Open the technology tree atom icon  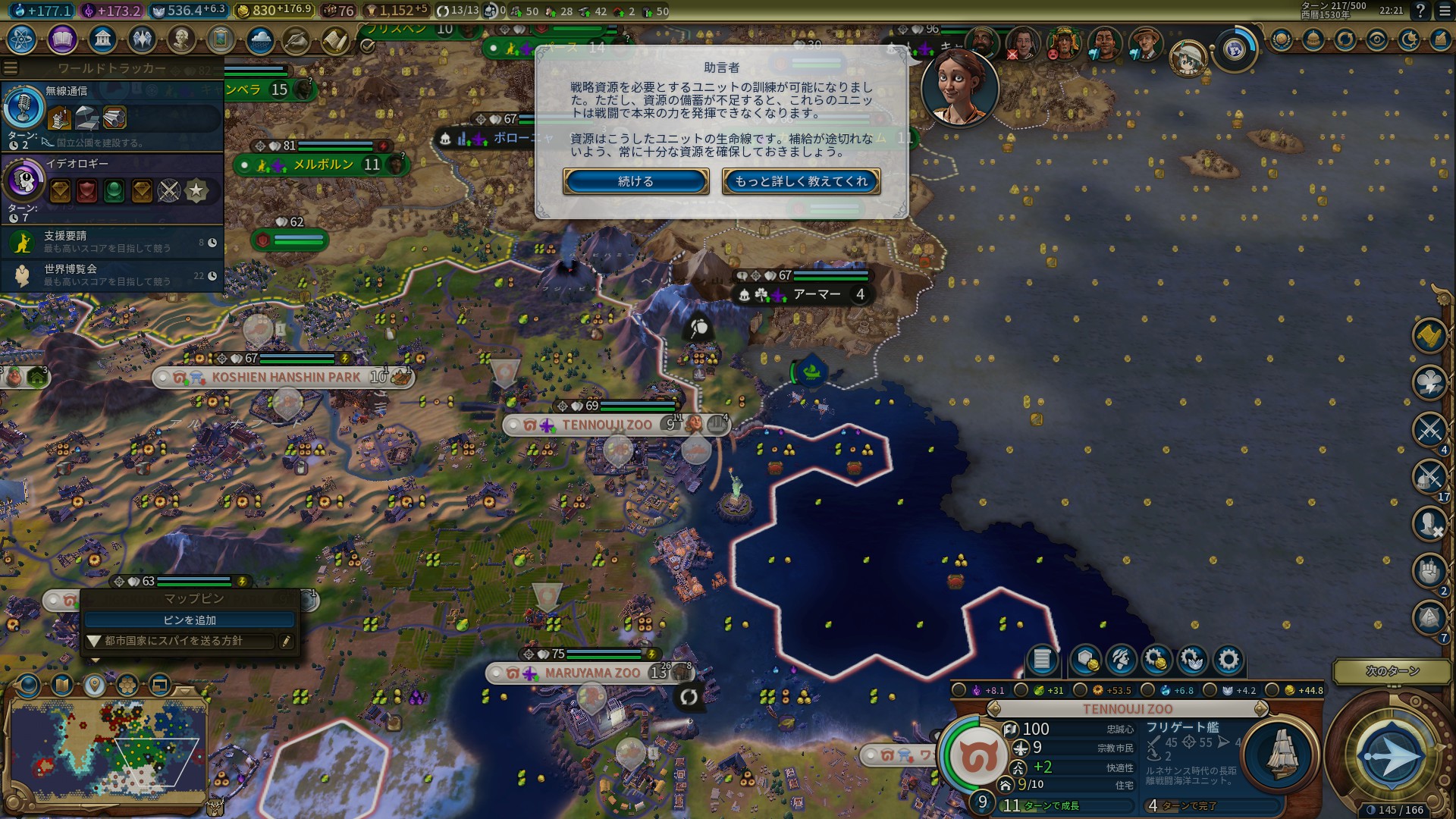(22, 39)
